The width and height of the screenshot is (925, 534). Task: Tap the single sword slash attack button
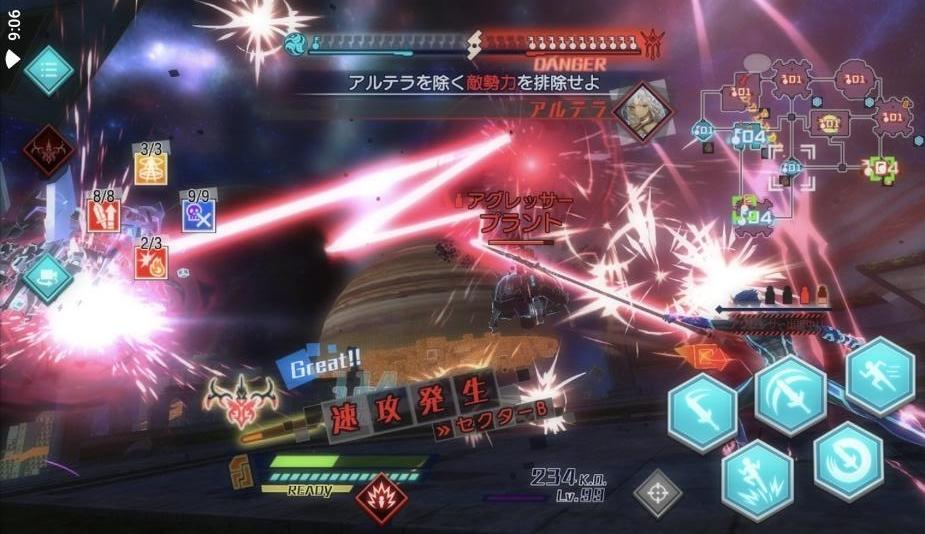[702, 408]
